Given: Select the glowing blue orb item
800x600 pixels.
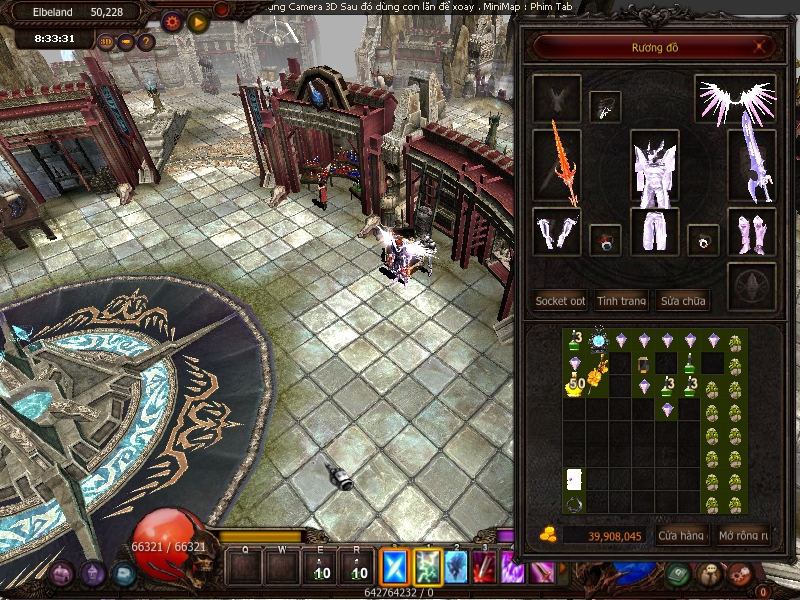Looking at the screenshot, I should 599,342.
